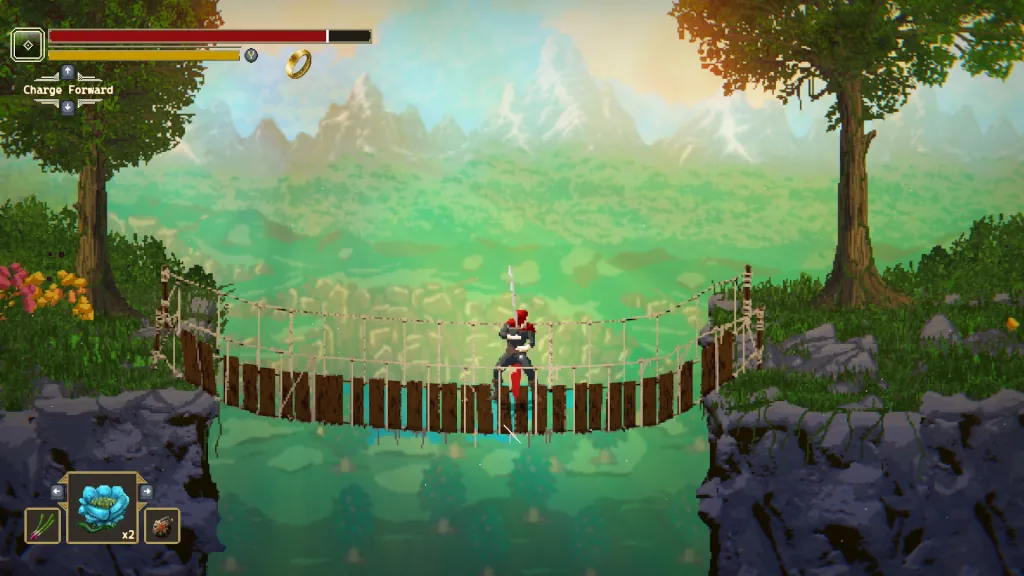Pick the brown spider item slot
The height and width of the screenshot is (576, 1024).
point(162,525)
